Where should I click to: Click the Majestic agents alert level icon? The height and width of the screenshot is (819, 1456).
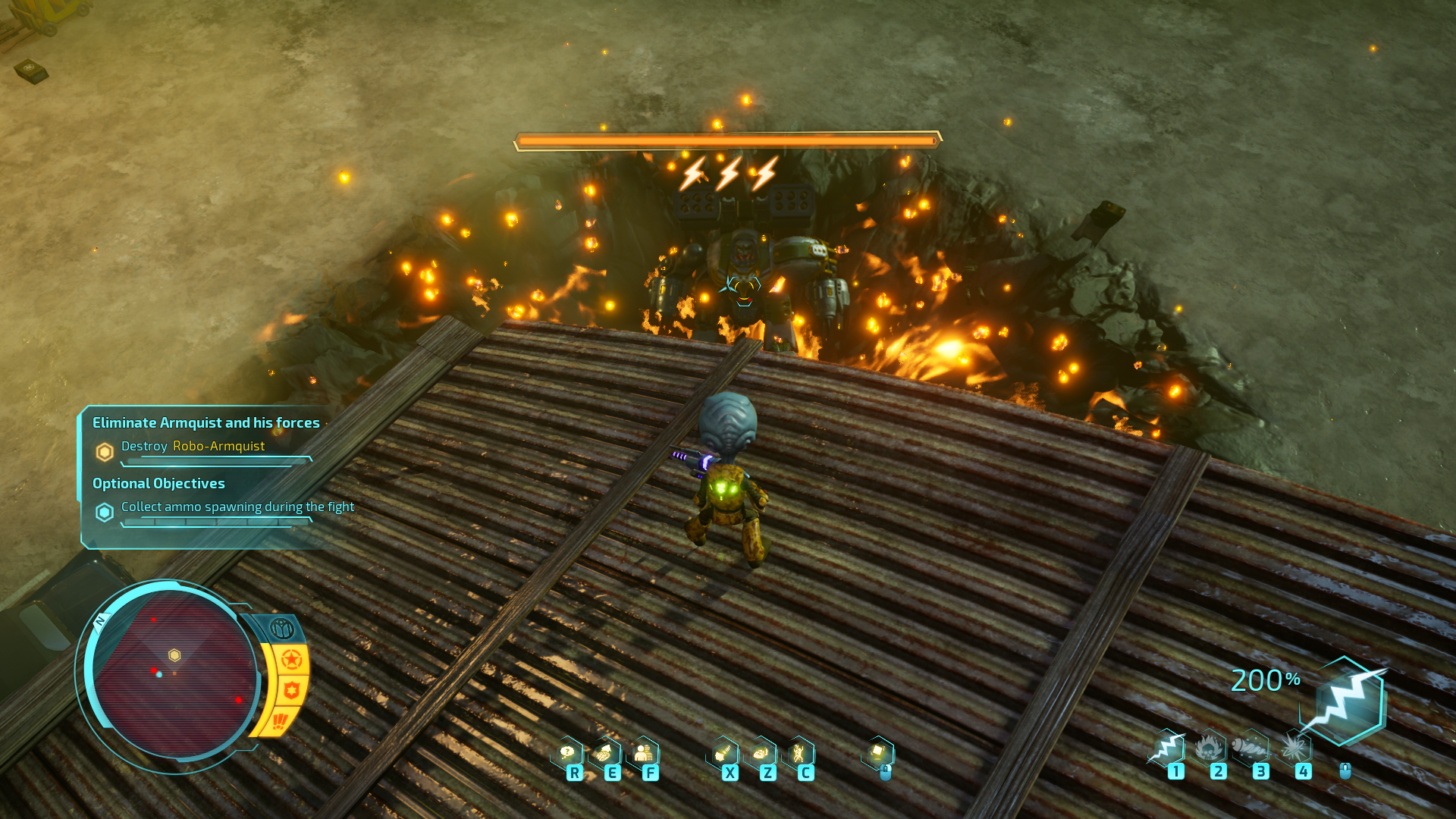click(x=281, y=629)
